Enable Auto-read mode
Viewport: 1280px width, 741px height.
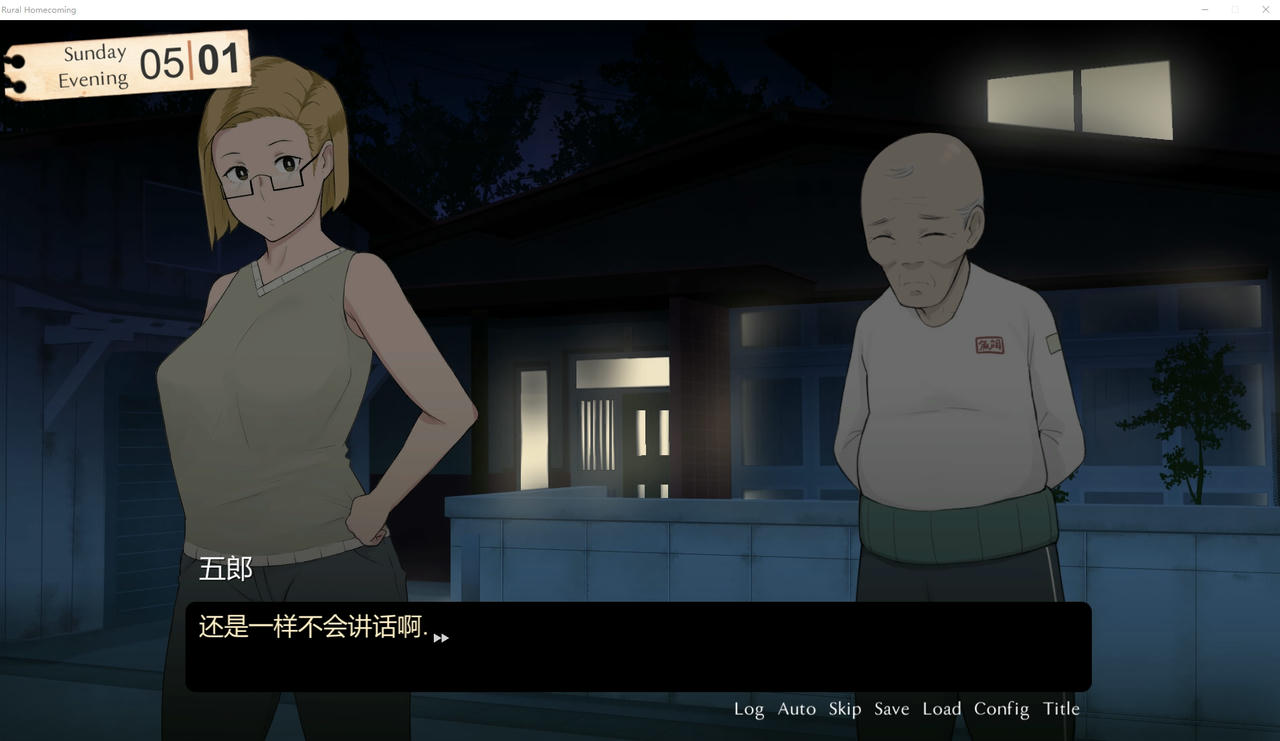pos(796,708)
